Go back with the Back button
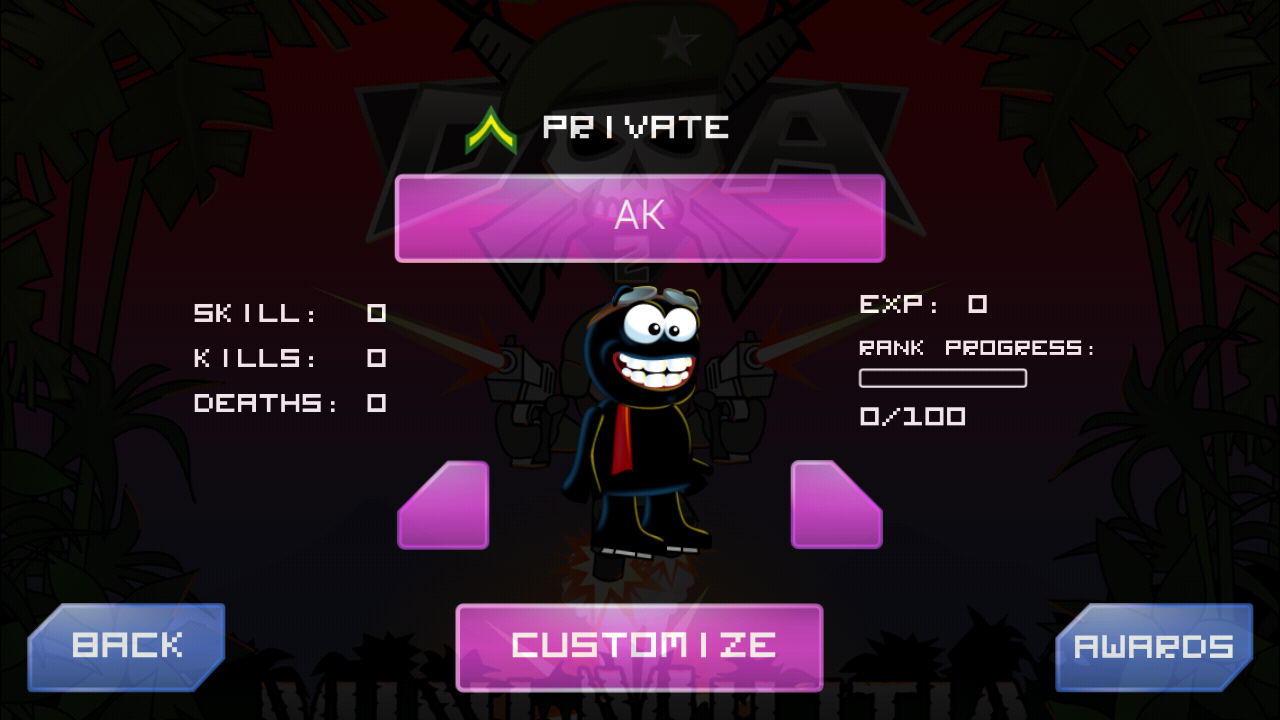 click(x=126, y=646)
